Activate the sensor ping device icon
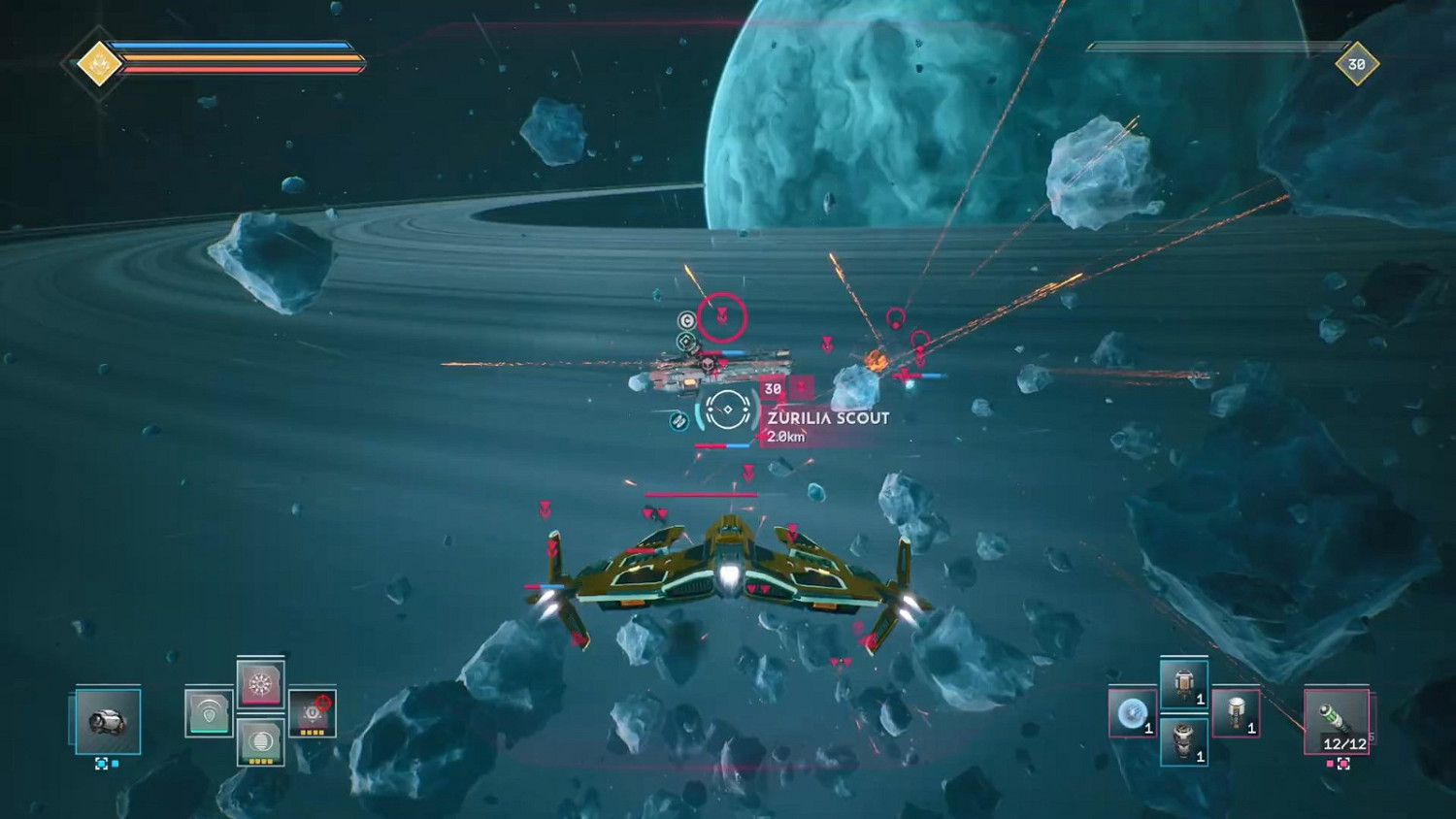 tap(210, 712)
